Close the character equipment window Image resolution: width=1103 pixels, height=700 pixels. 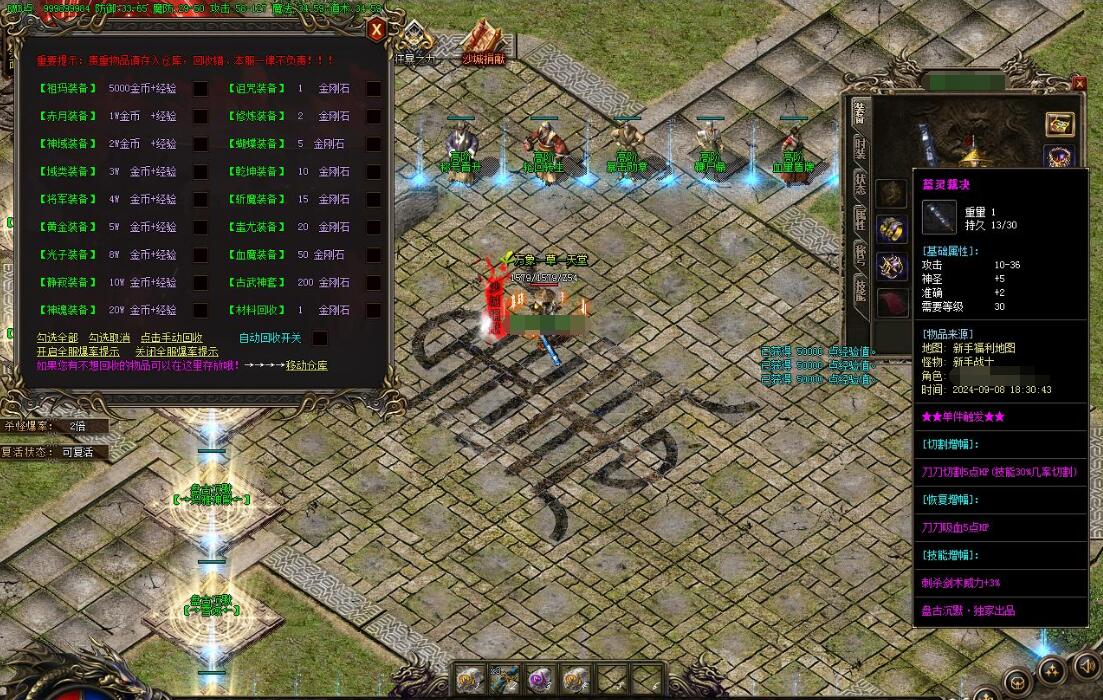click(1079, 83)
